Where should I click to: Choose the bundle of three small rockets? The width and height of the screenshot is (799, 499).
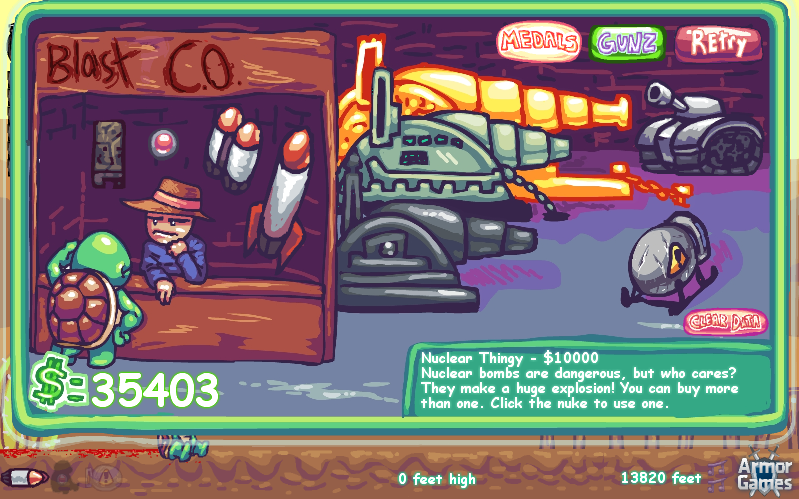tap(233, 150)
